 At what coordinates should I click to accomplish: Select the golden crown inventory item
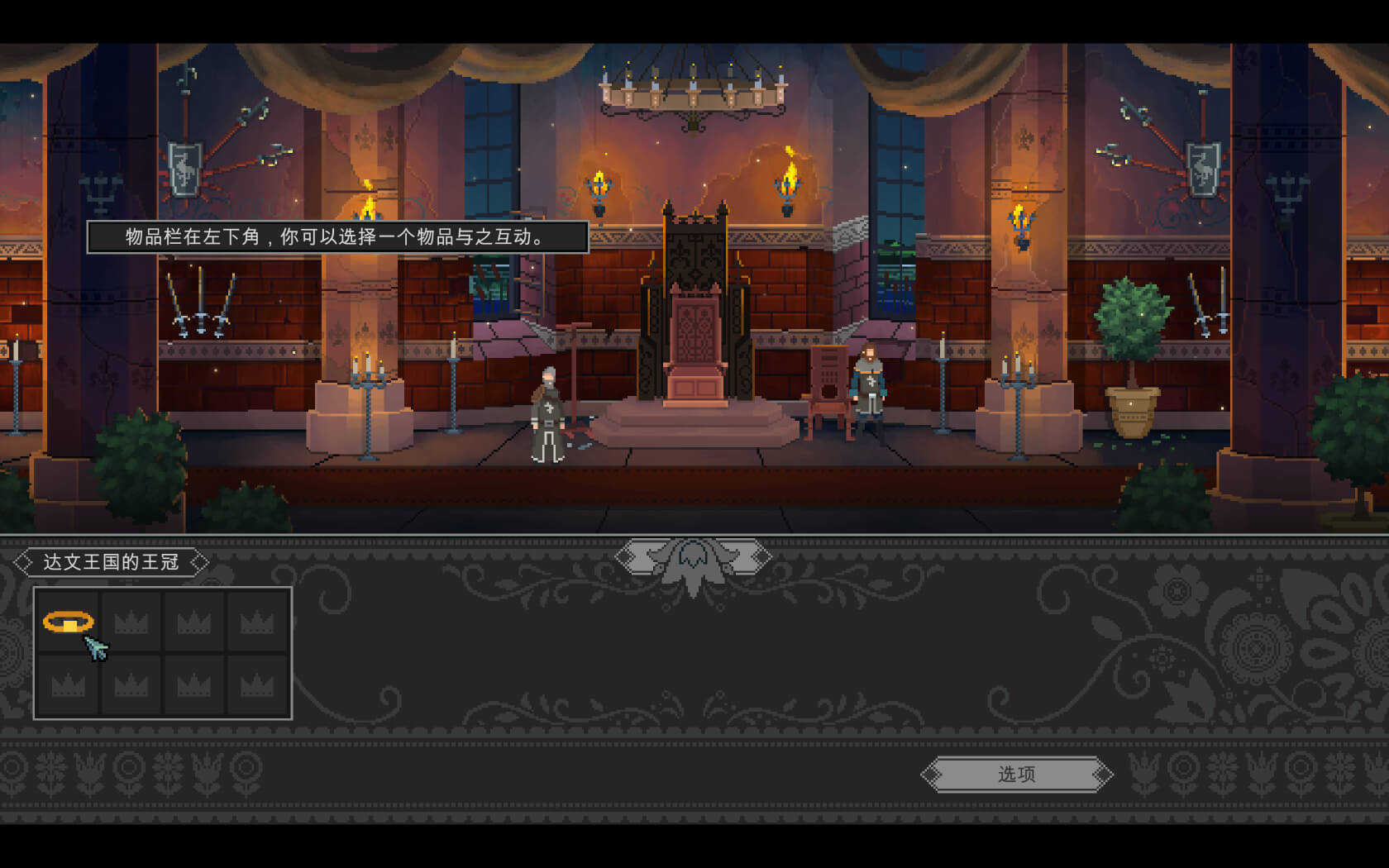68,621
